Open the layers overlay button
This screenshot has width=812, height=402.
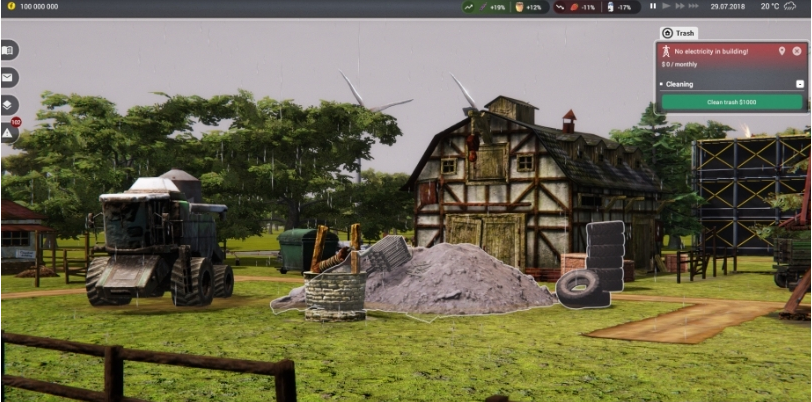[x=8, y=104]
